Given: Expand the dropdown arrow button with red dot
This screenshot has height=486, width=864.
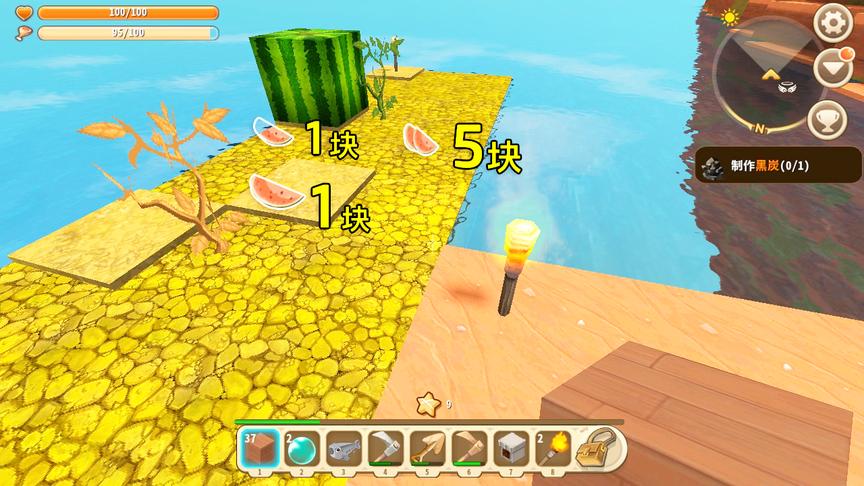Looking at the screenshot, I should point(832,69).
